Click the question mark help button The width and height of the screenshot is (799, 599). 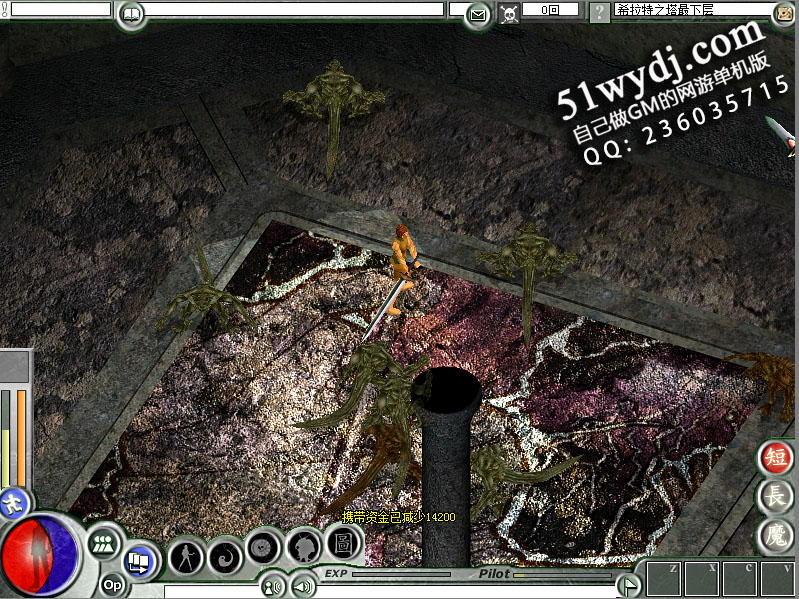point(598,13)
